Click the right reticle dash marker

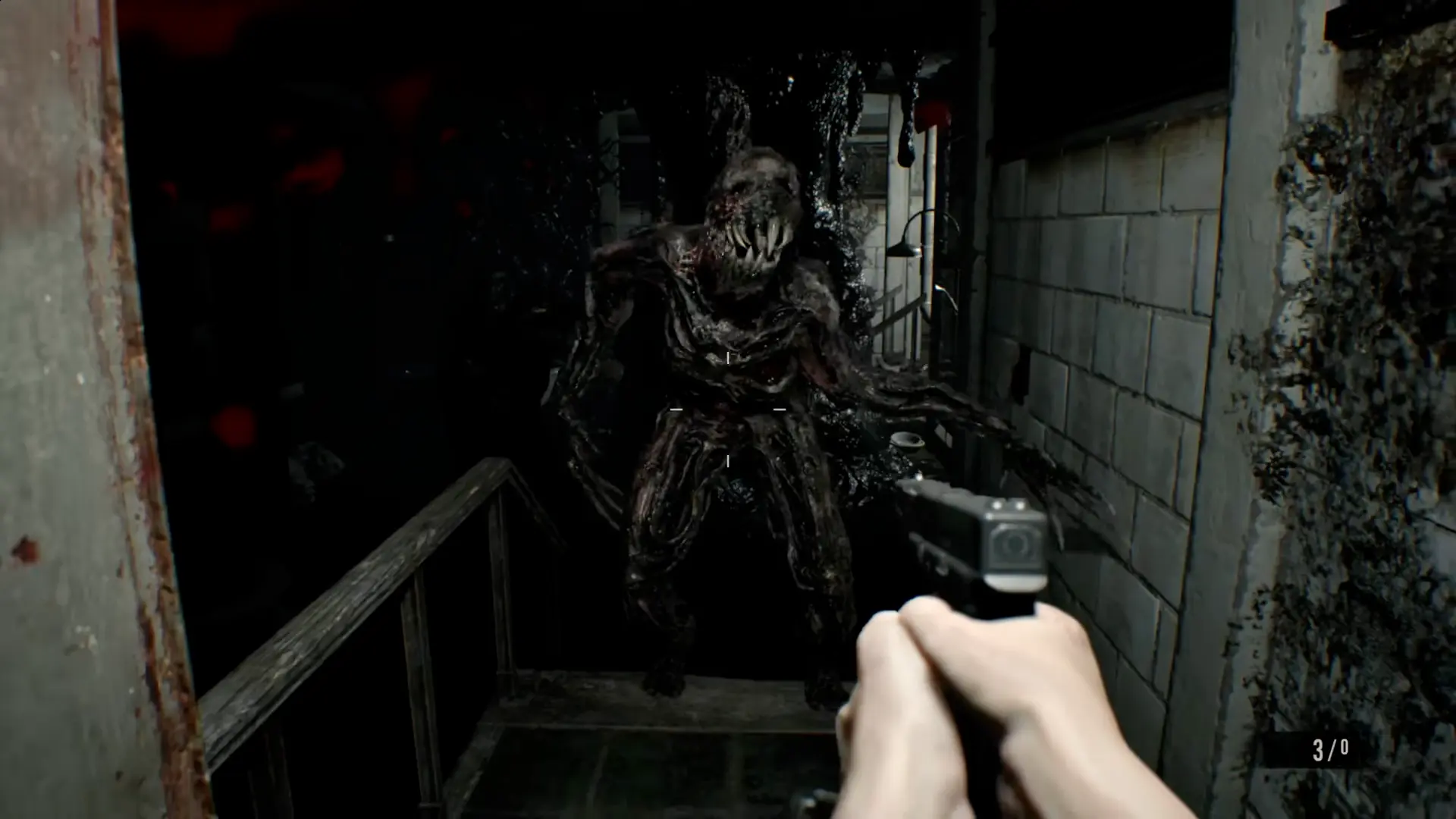click(x=779, y=408)
